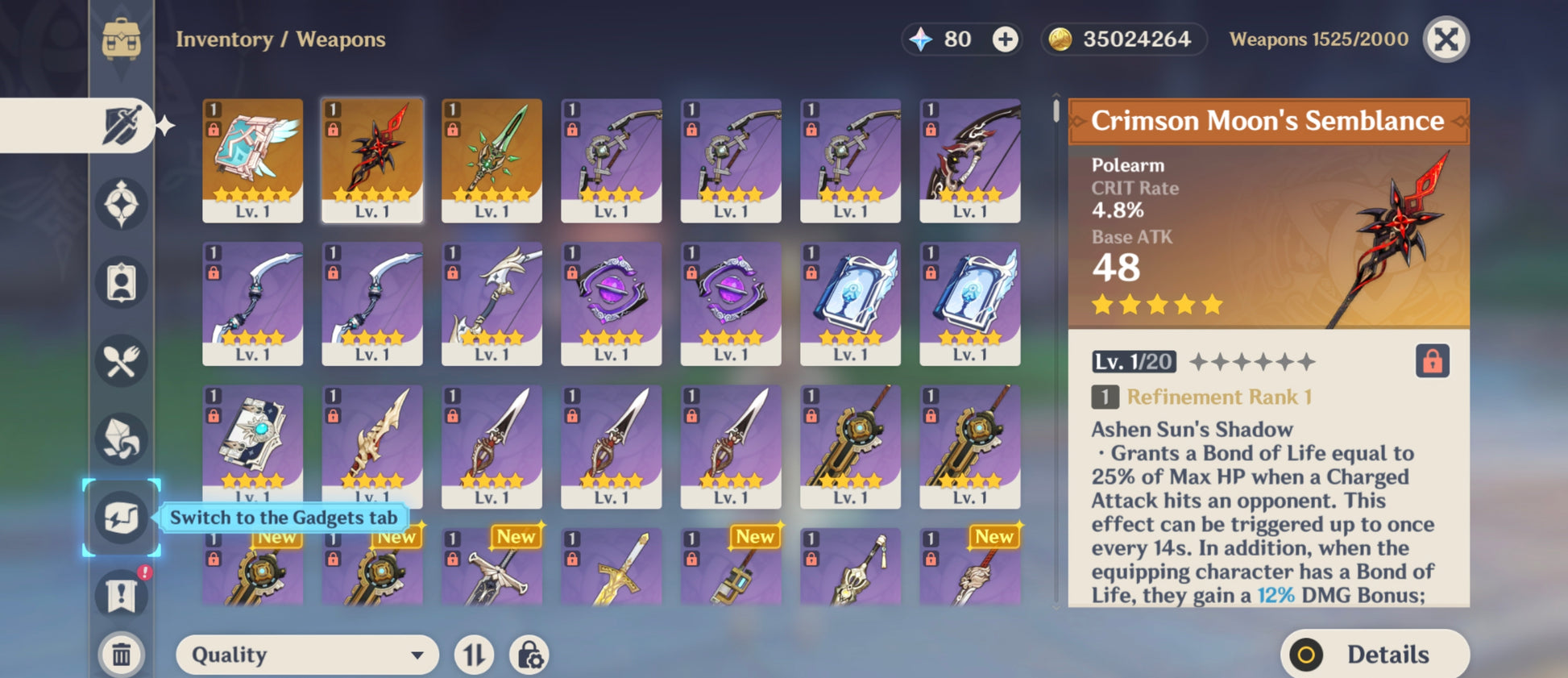This screenshot has height=678, width=1568.
Task: Select the five-star green jade spear
Action: point(492,160)
